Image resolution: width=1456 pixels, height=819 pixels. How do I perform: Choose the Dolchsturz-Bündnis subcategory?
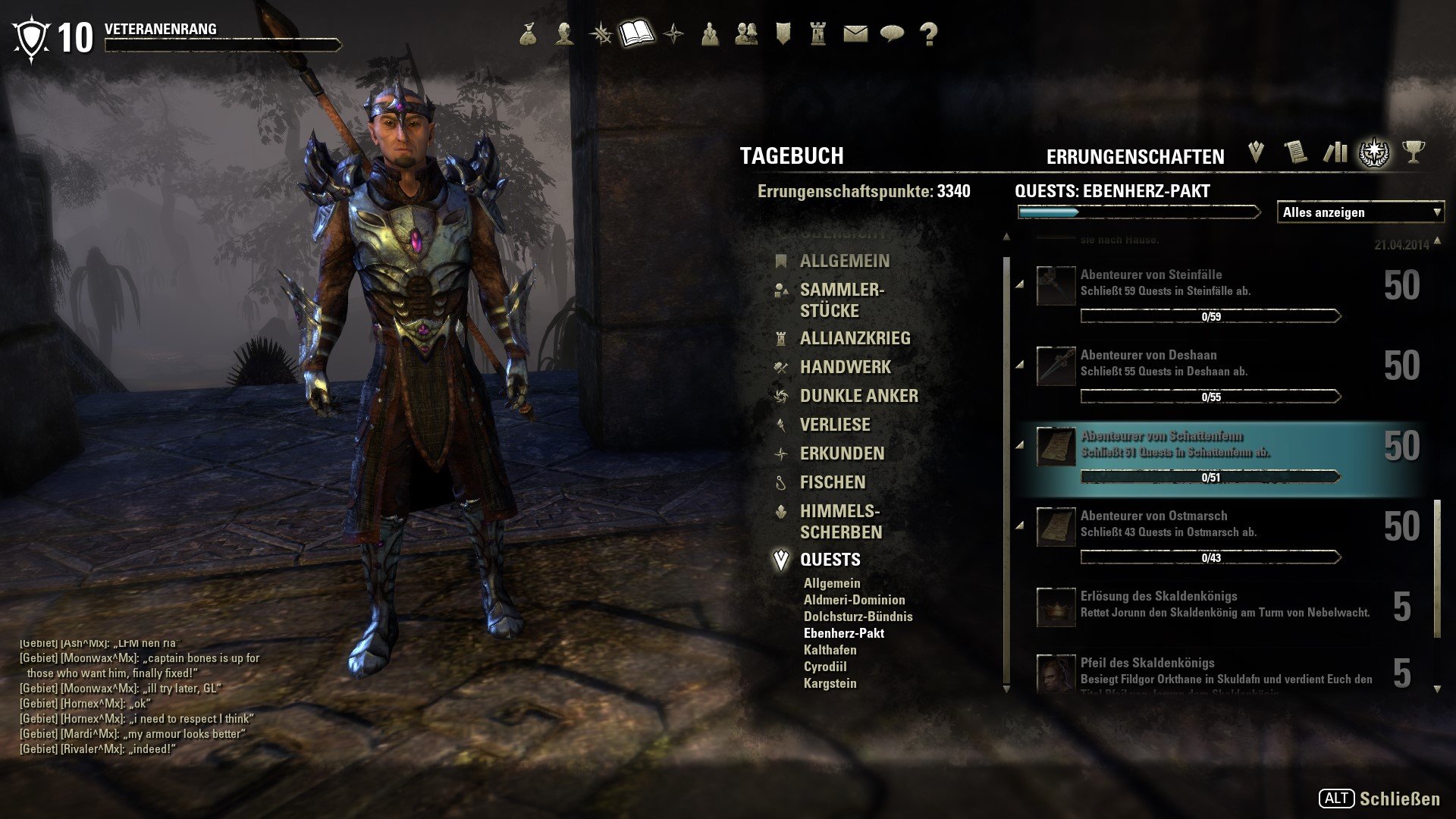coord(858,617)
